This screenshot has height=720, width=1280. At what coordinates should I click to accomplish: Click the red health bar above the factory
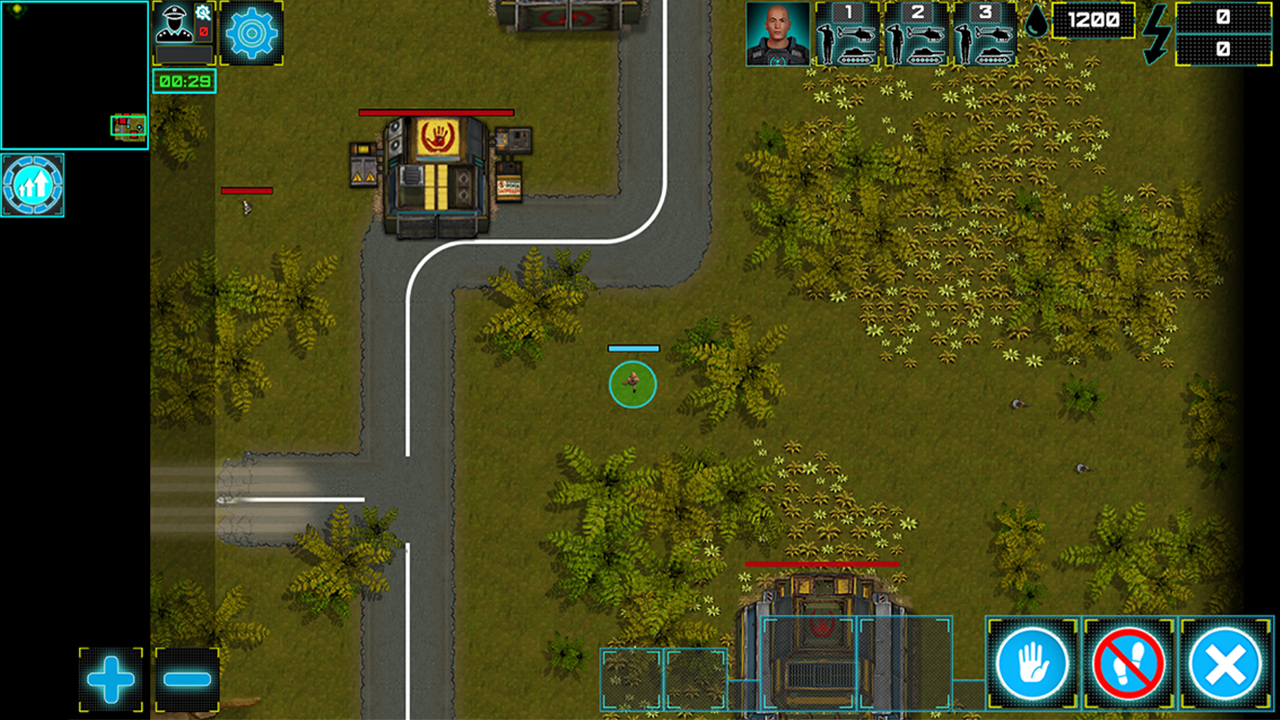(x=820, y=564)
